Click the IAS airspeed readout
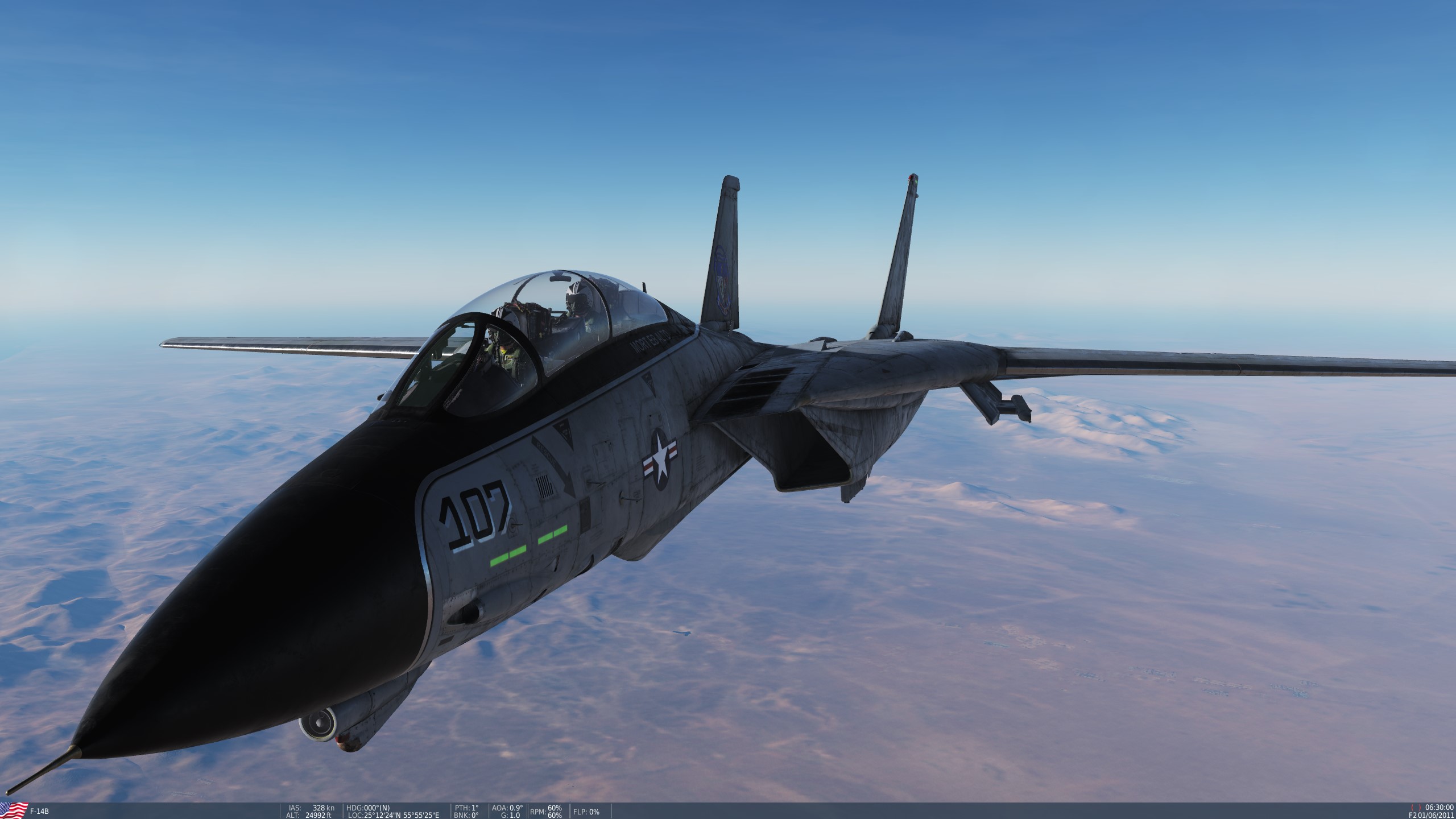 (313, 806)
